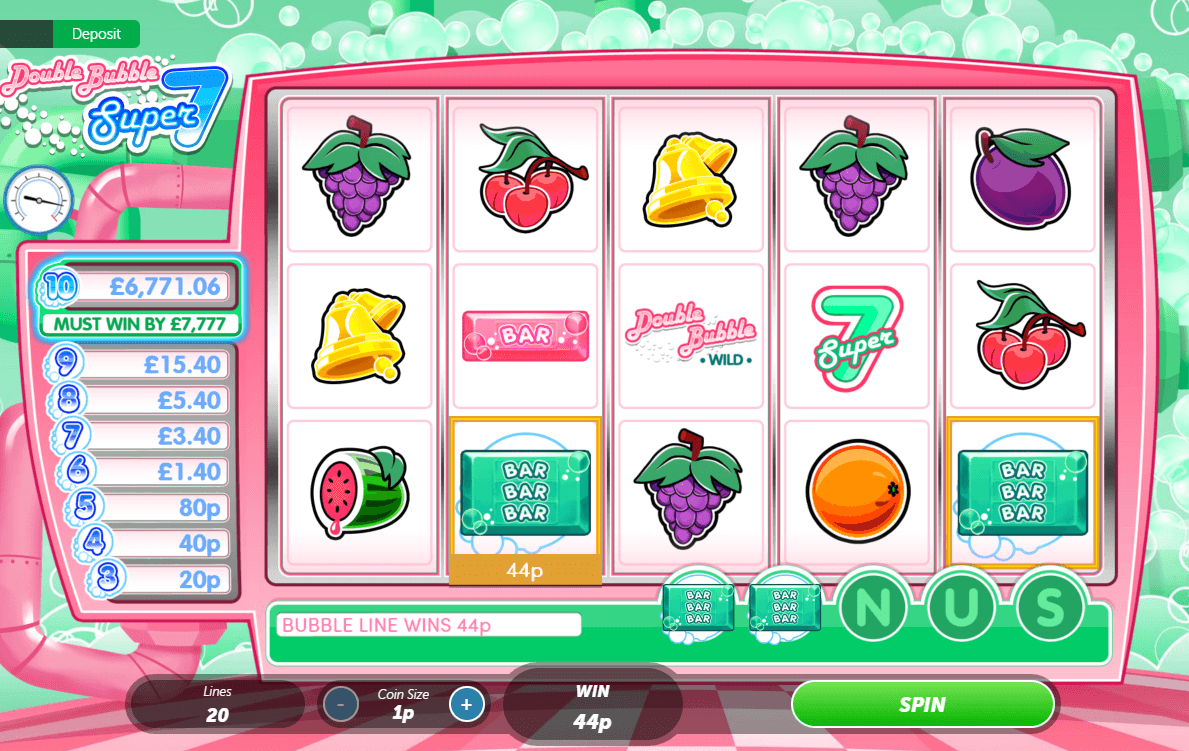1189x751 pixels.
Task: Decrease coin size with the minus button
Action: (x=341, y=704)
